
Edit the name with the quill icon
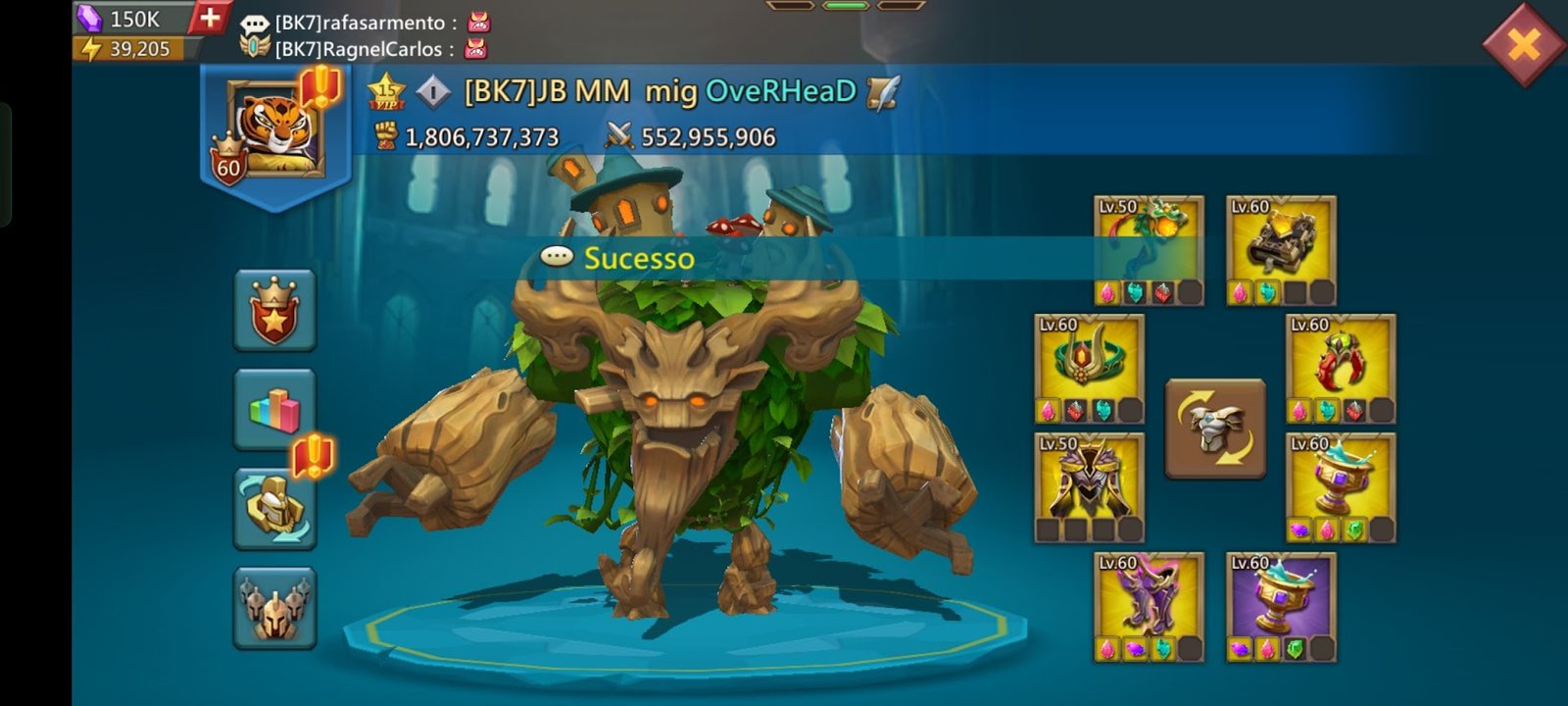point(883,92)
